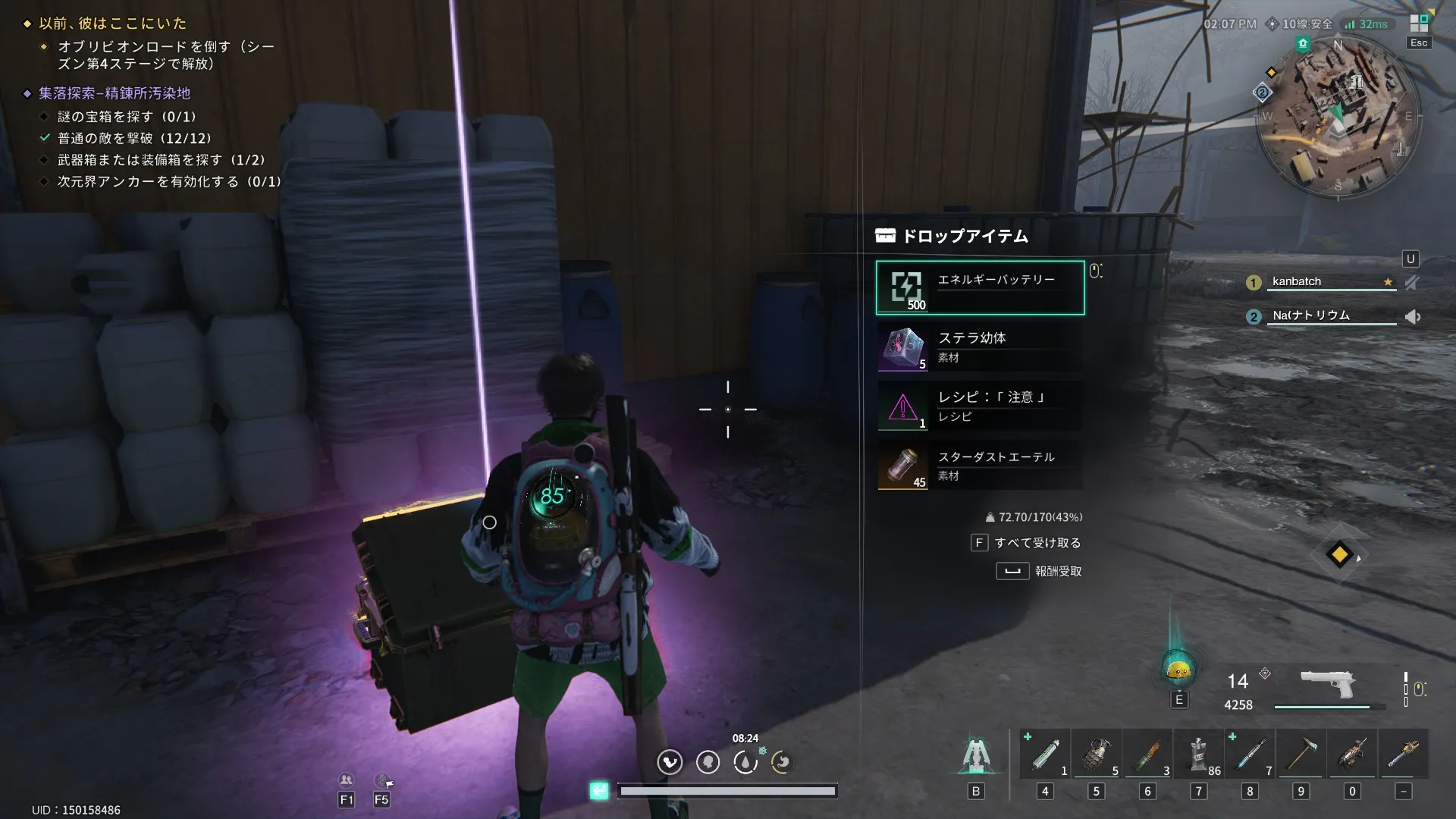Image resolution: width=1456 pixels, height=819 pixels.
Task: Toggle voice speaker for Na(ナトリウム
Action: [1413, 316]
